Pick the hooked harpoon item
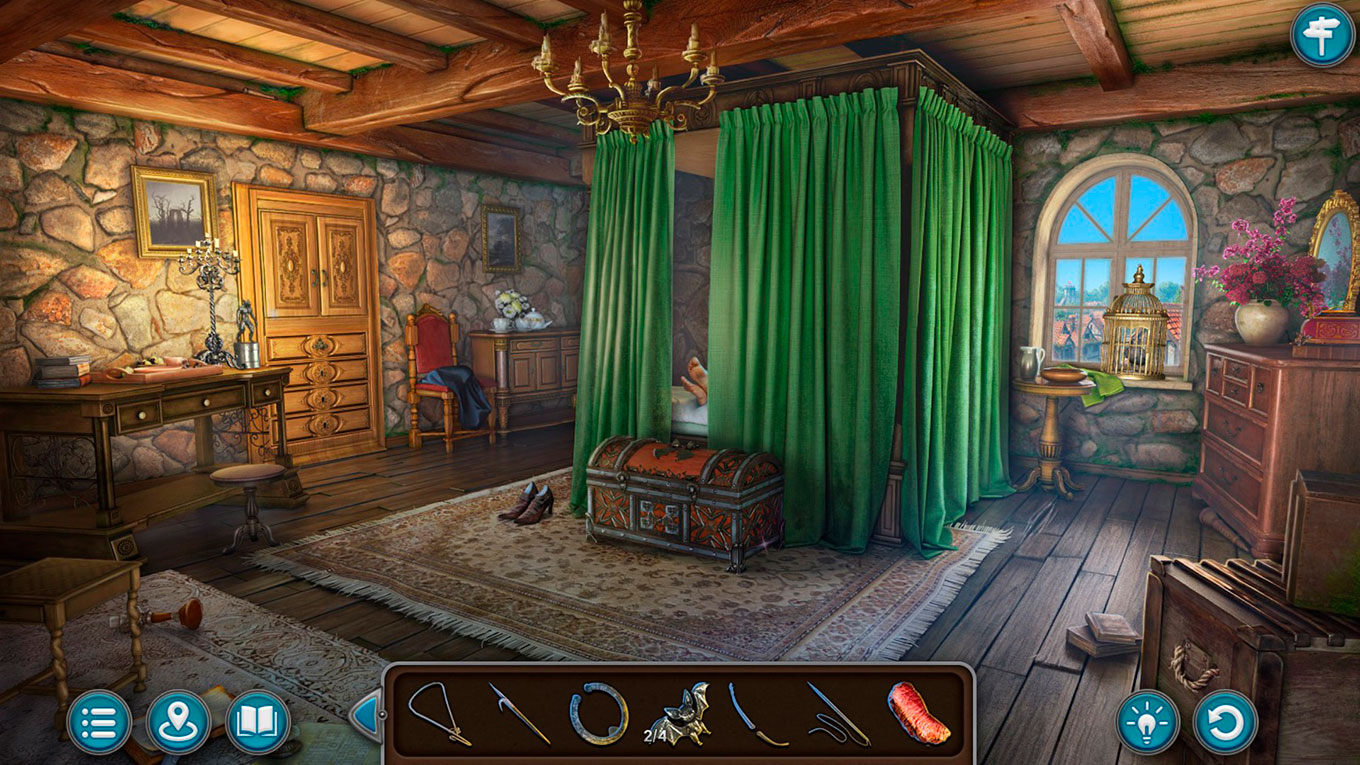Image resolution: width=1360 pixels, height=765 pixels. pos(519,712)
